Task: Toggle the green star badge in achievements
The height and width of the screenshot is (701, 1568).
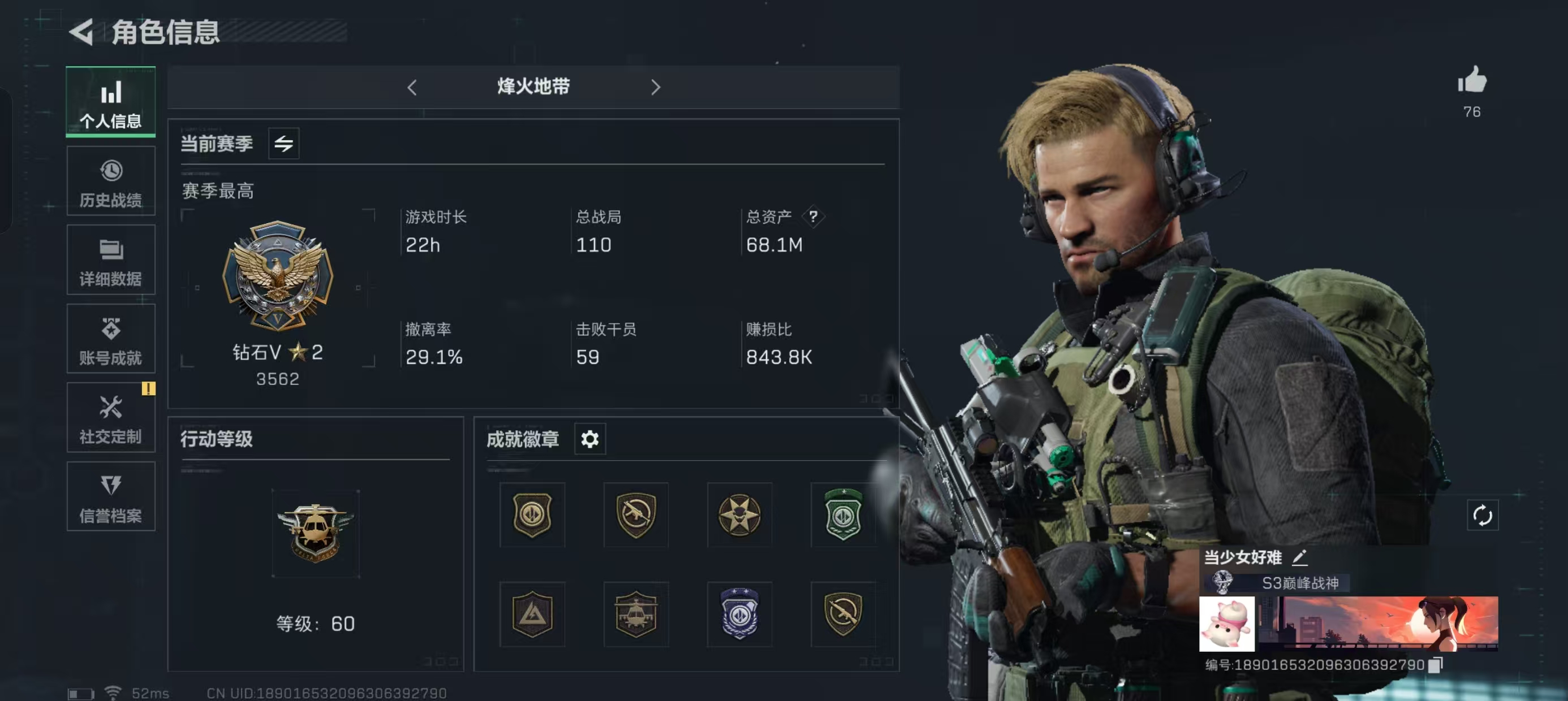Action: click(x=842, y=516)
